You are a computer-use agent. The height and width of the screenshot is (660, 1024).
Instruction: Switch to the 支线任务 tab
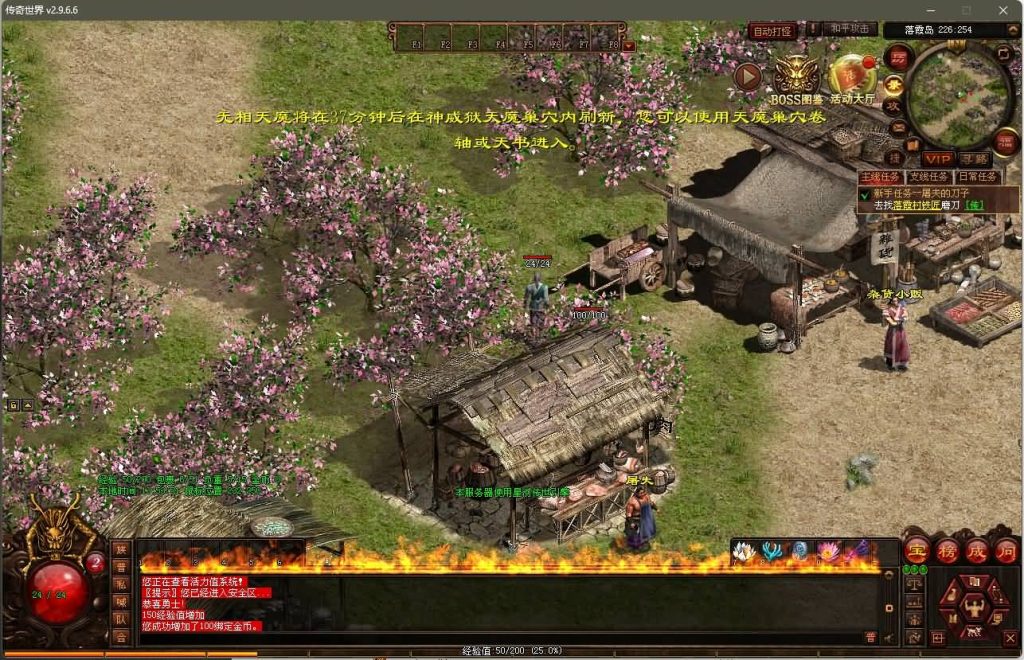coord(928,177)
